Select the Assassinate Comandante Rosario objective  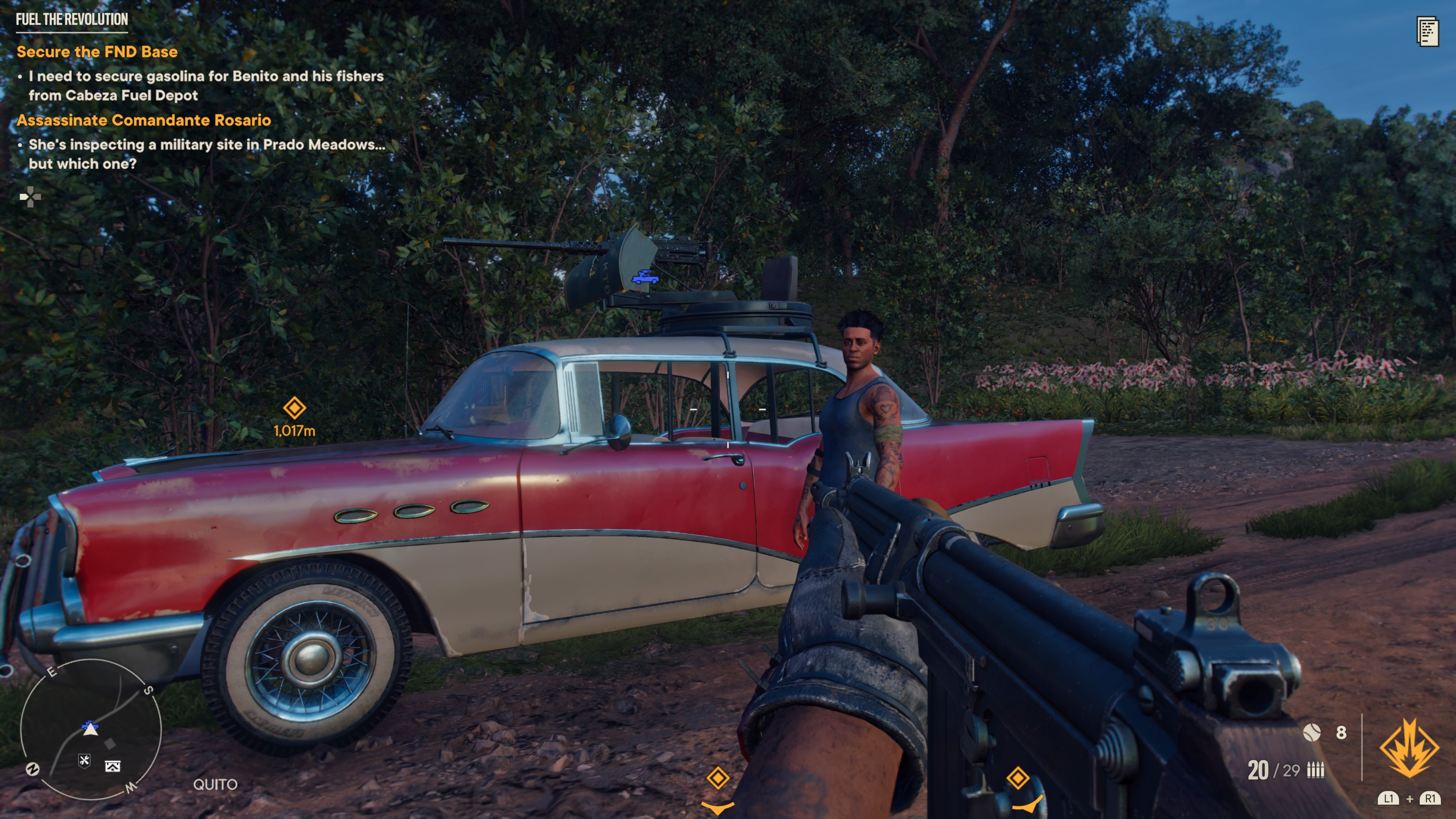pos(144,120)
